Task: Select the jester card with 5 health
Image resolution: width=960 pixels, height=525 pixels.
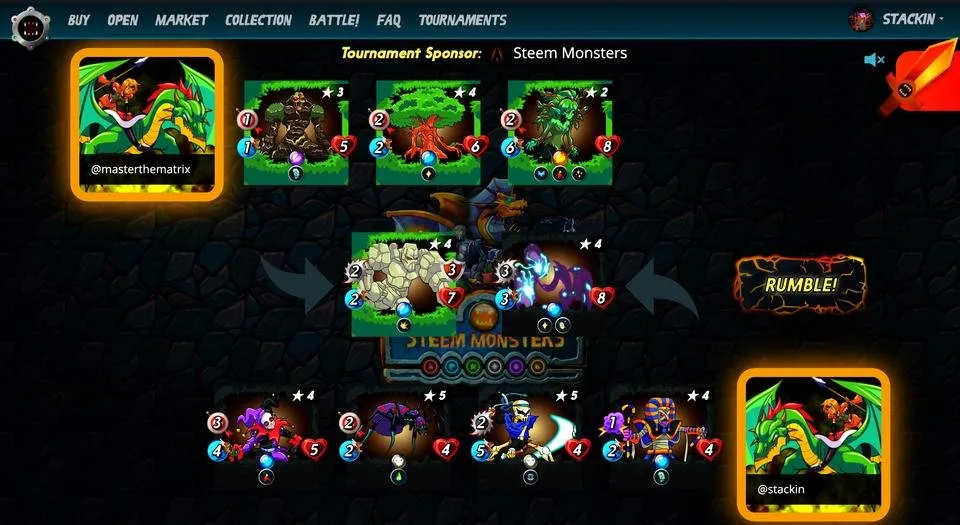Action: 266,434
